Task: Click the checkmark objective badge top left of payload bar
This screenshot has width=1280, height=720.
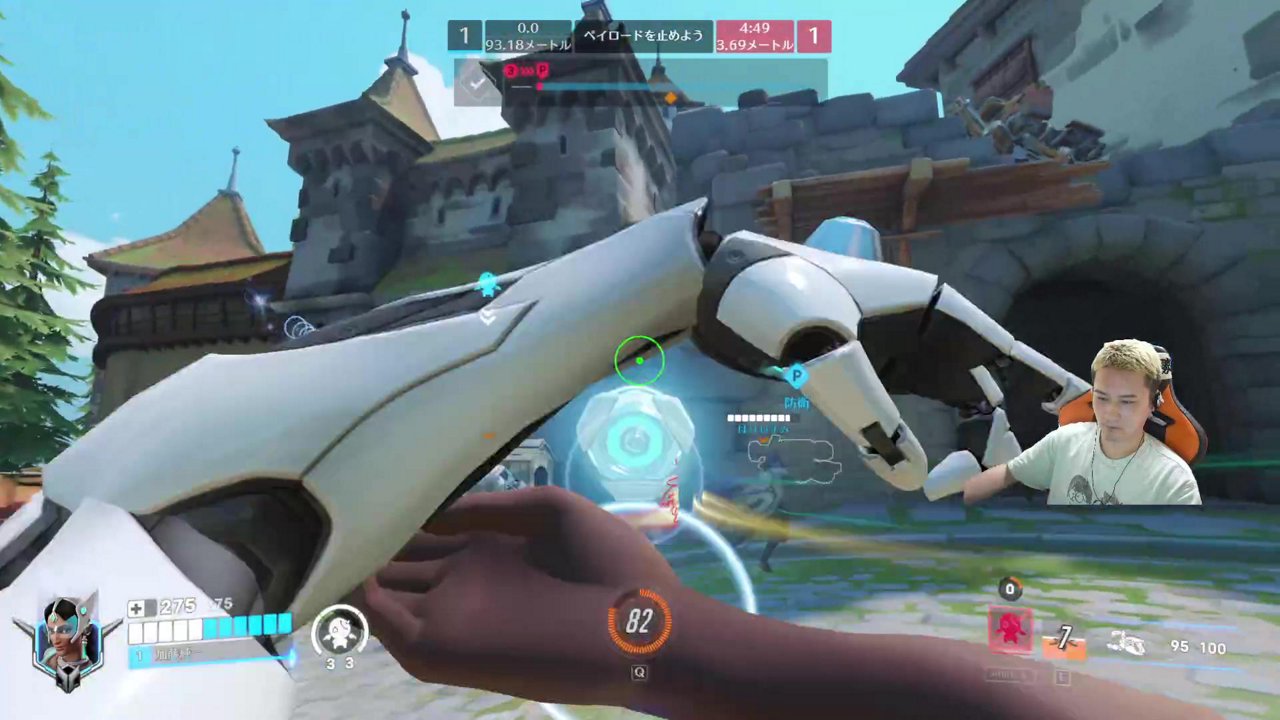Action: 474,83
